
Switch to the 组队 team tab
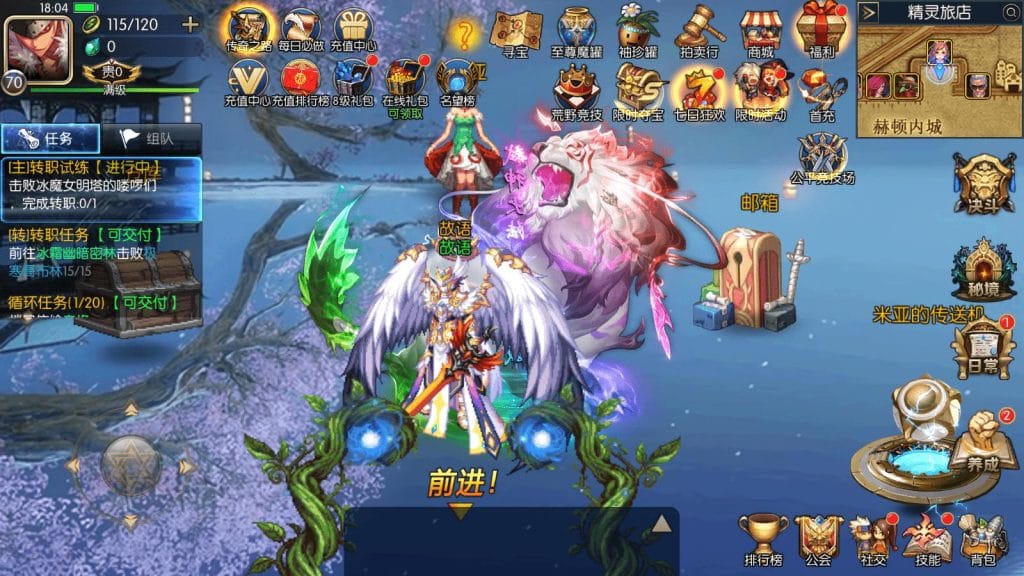(150, 139)
